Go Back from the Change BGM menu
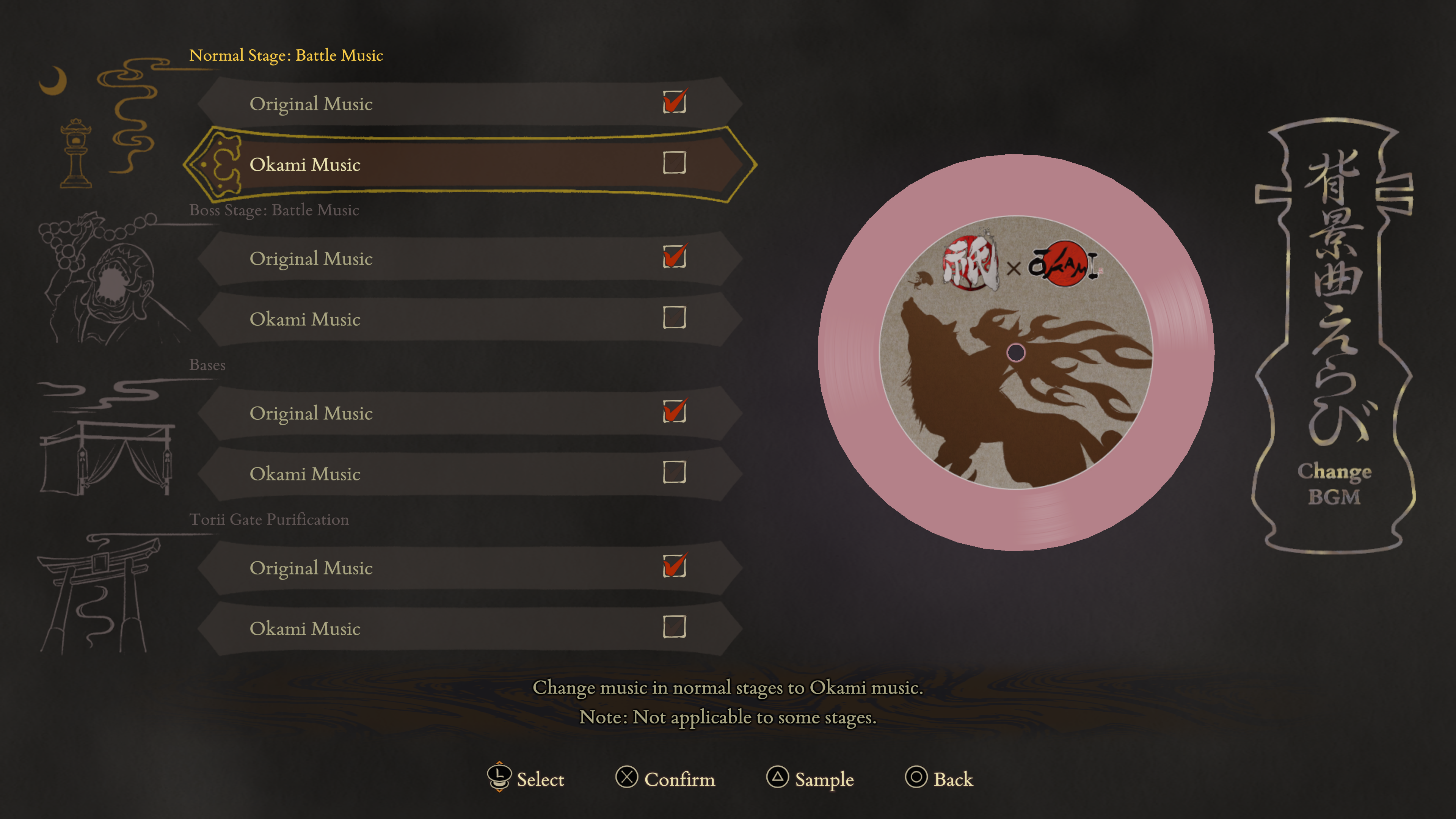The height and width of the screenshot is (819, 1456). click(953, 780)
